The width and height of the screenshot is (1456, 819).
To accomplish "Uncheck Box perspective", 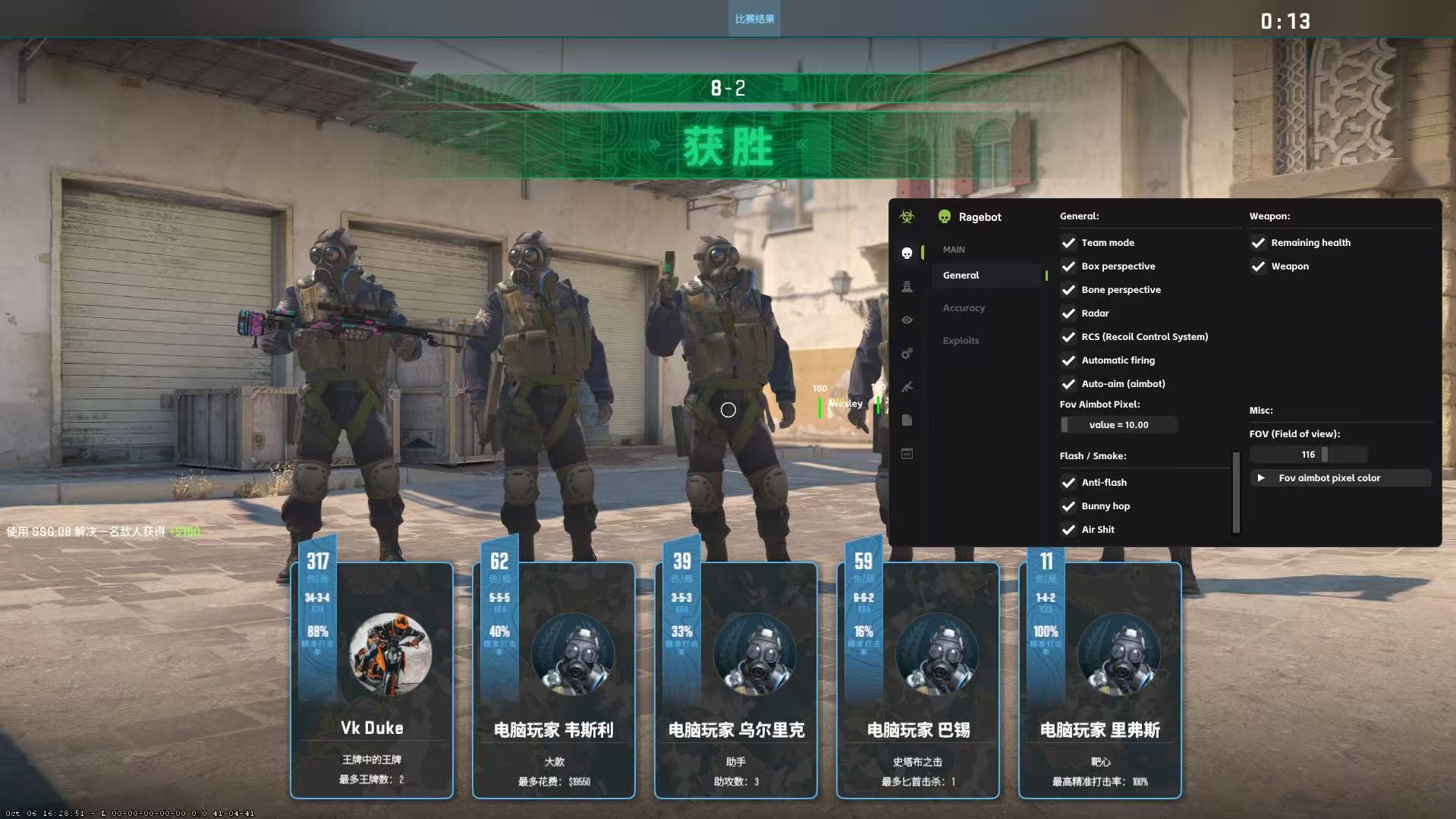I will (1068, 266).
